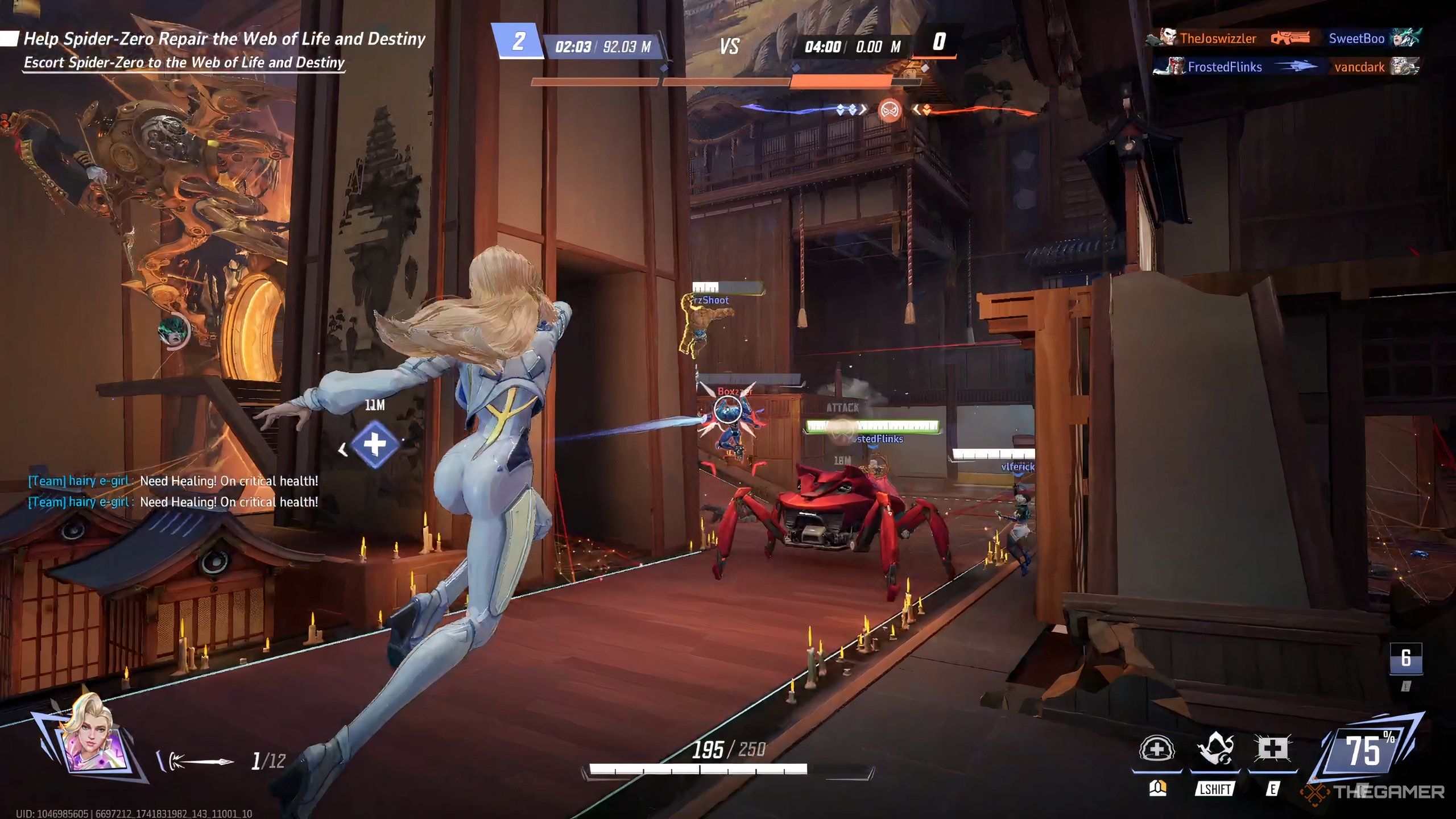Click TheGamer watermark logo

(1374, 792)
